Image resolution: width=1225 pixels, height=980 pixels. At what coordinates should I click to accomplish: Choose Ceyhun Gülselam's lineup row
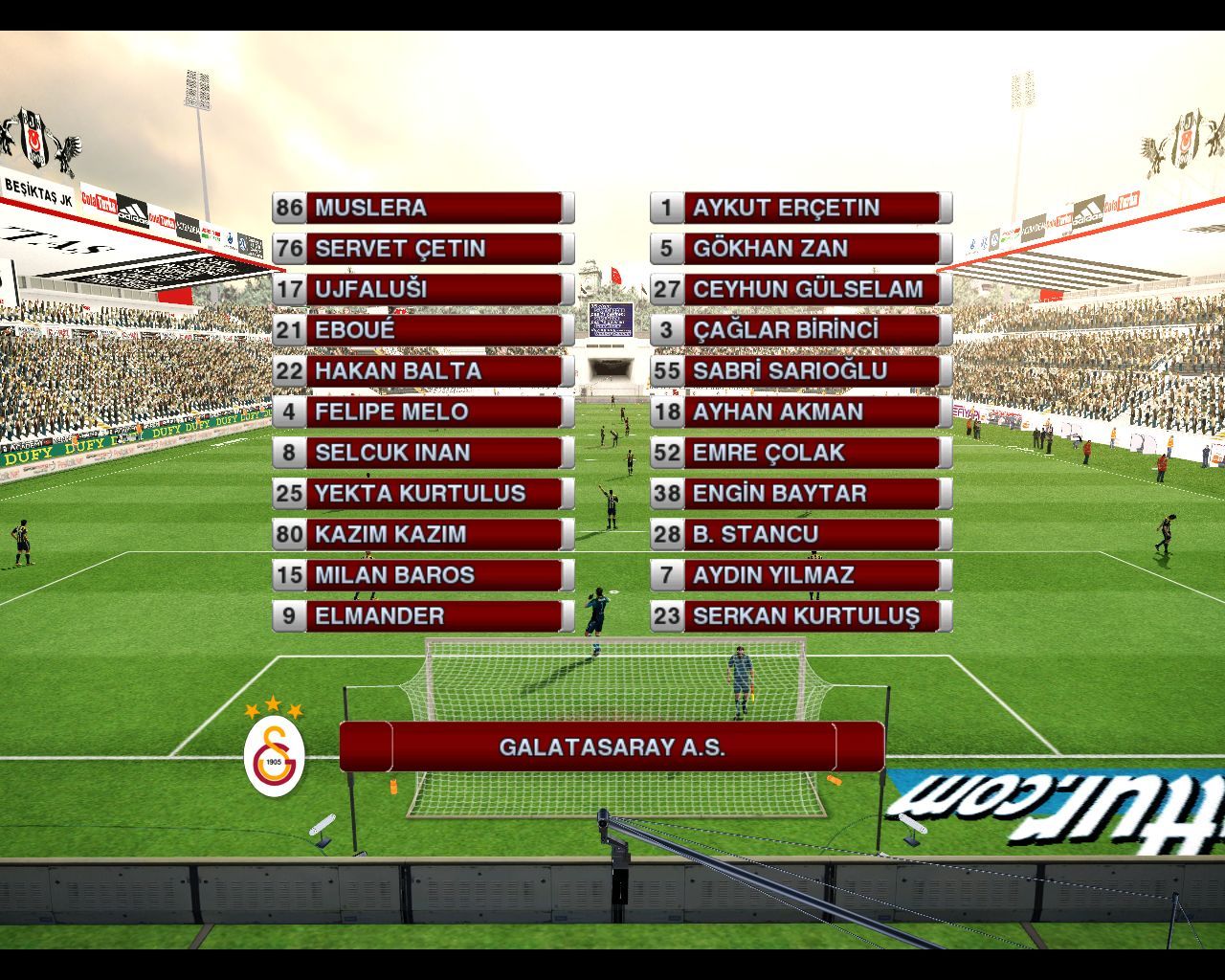point(801,289)
